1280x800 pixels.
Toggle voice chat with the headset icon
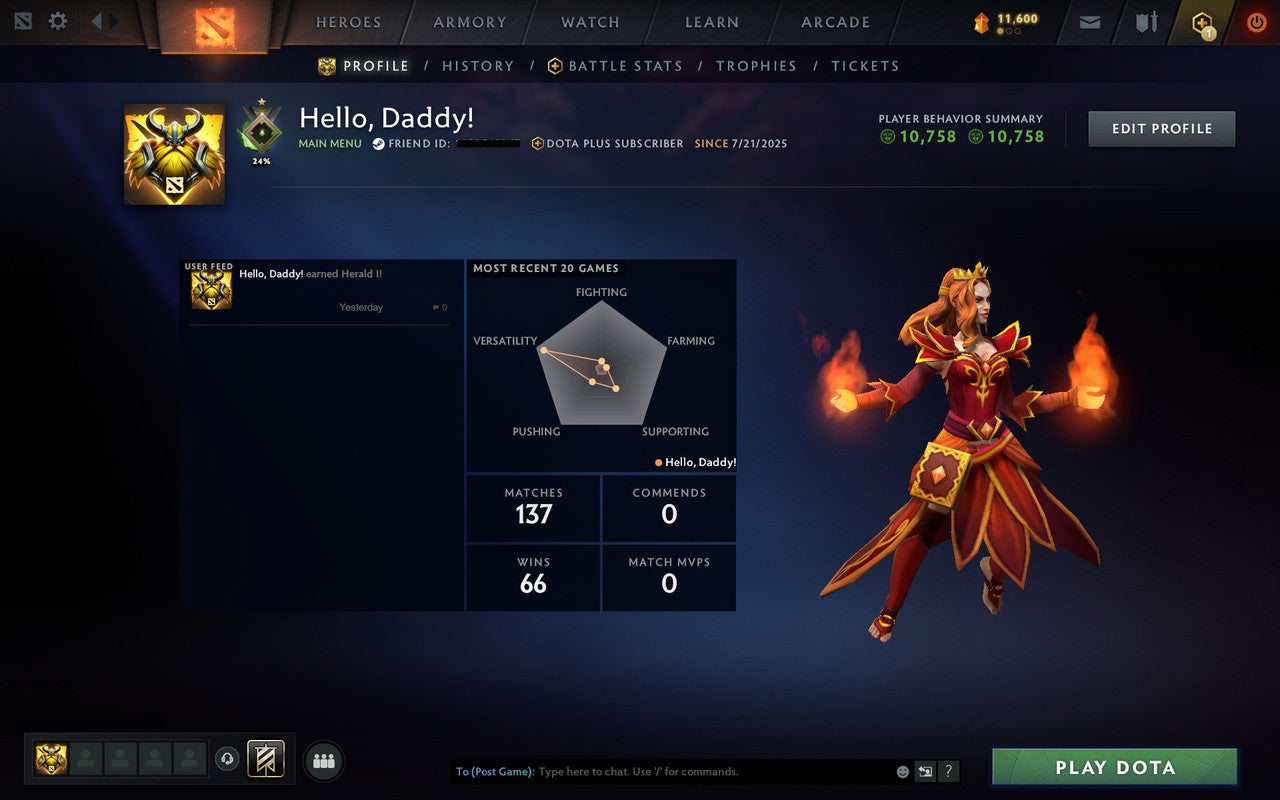point(228,760)
